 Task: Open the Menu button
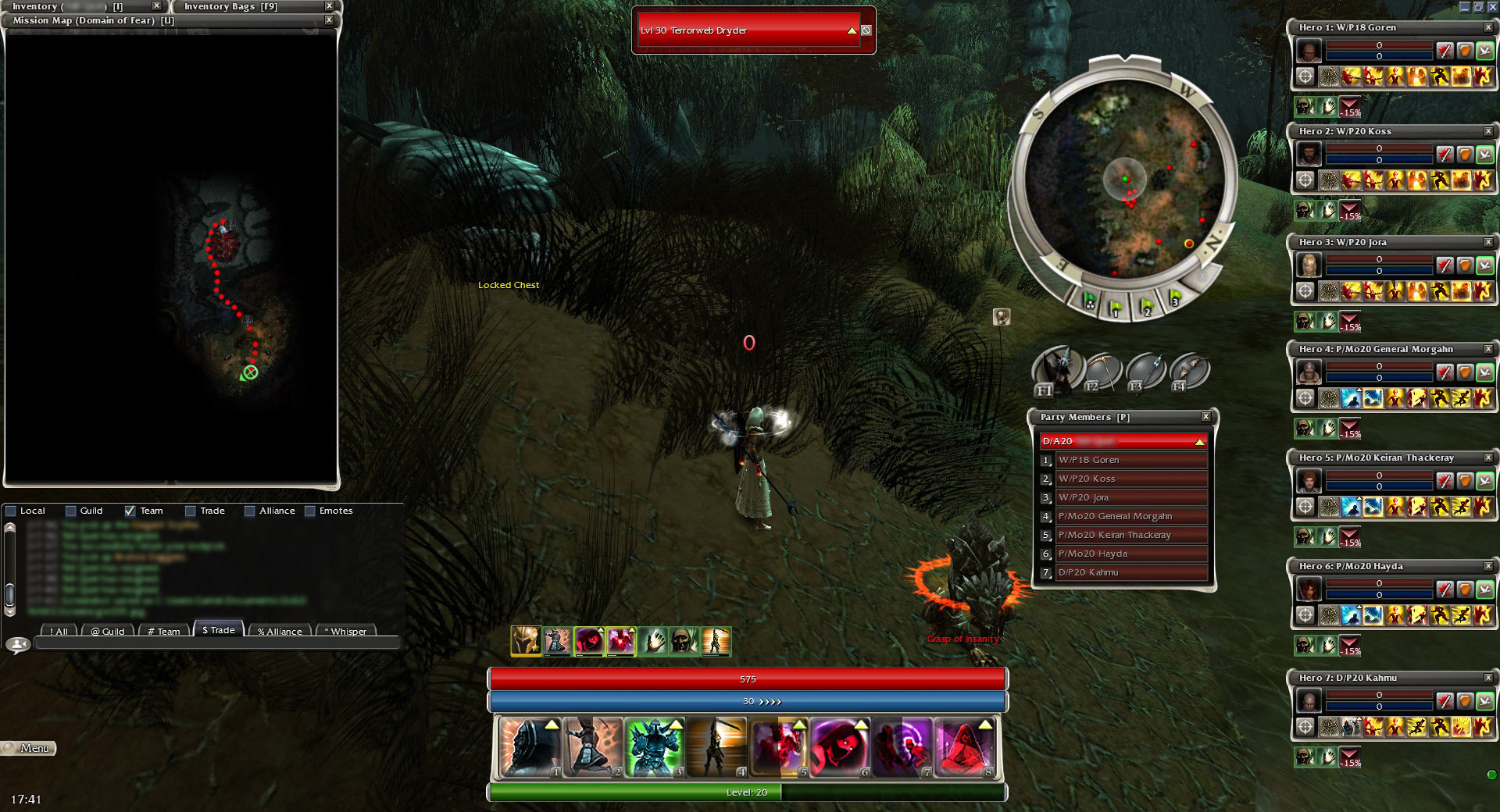pyautogui.click(x=28, y=748)
